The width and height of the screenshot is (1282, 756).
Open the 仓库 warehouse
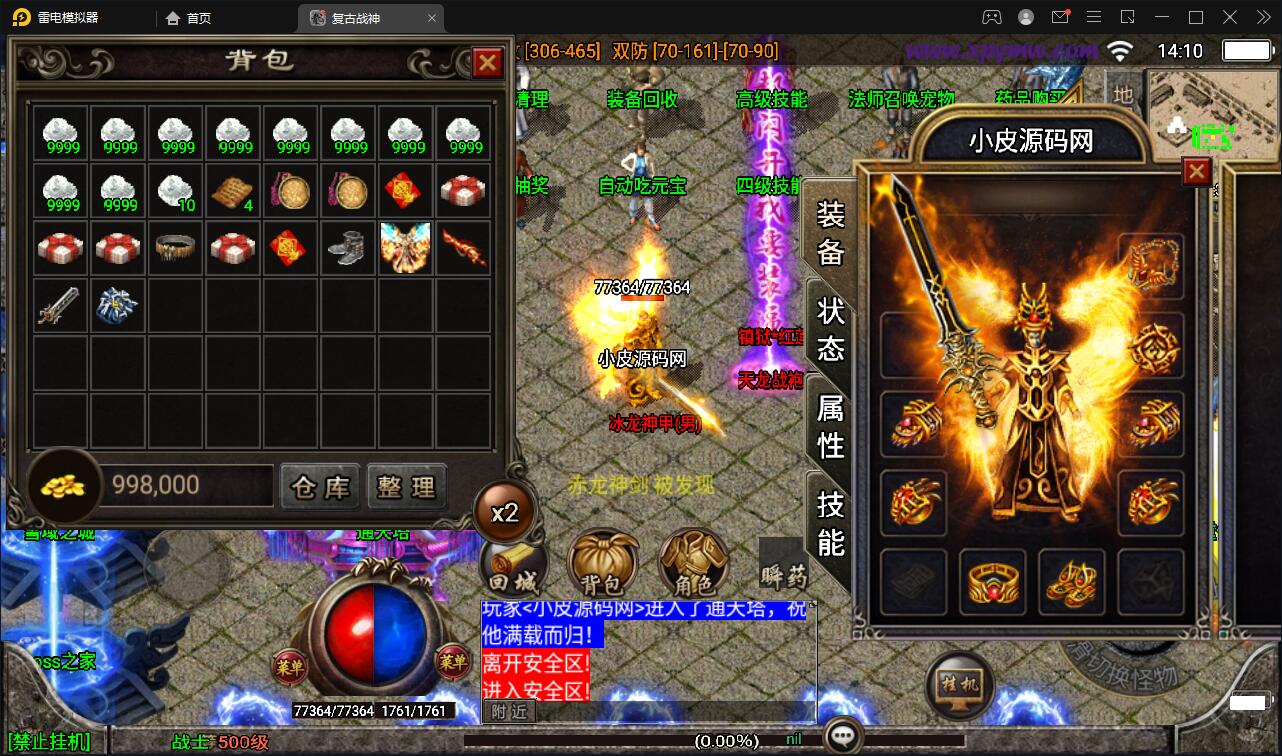(320, 487)
